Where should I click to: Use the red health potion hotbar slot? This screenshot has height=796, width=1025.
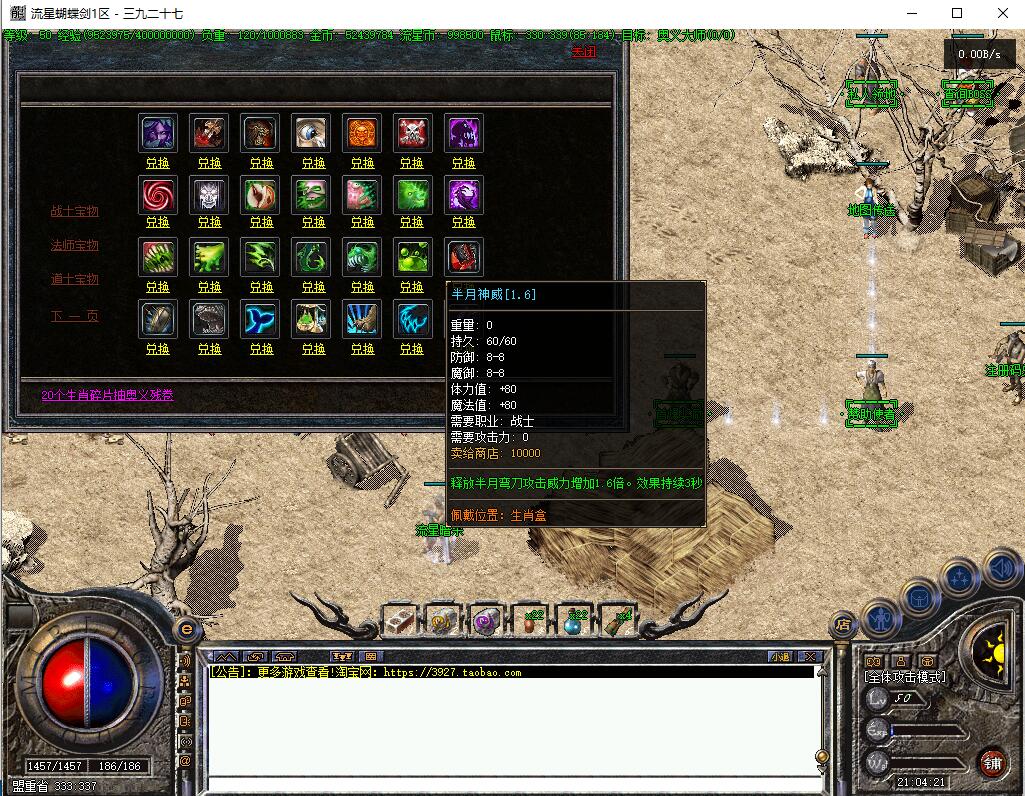tap(529, 621)
